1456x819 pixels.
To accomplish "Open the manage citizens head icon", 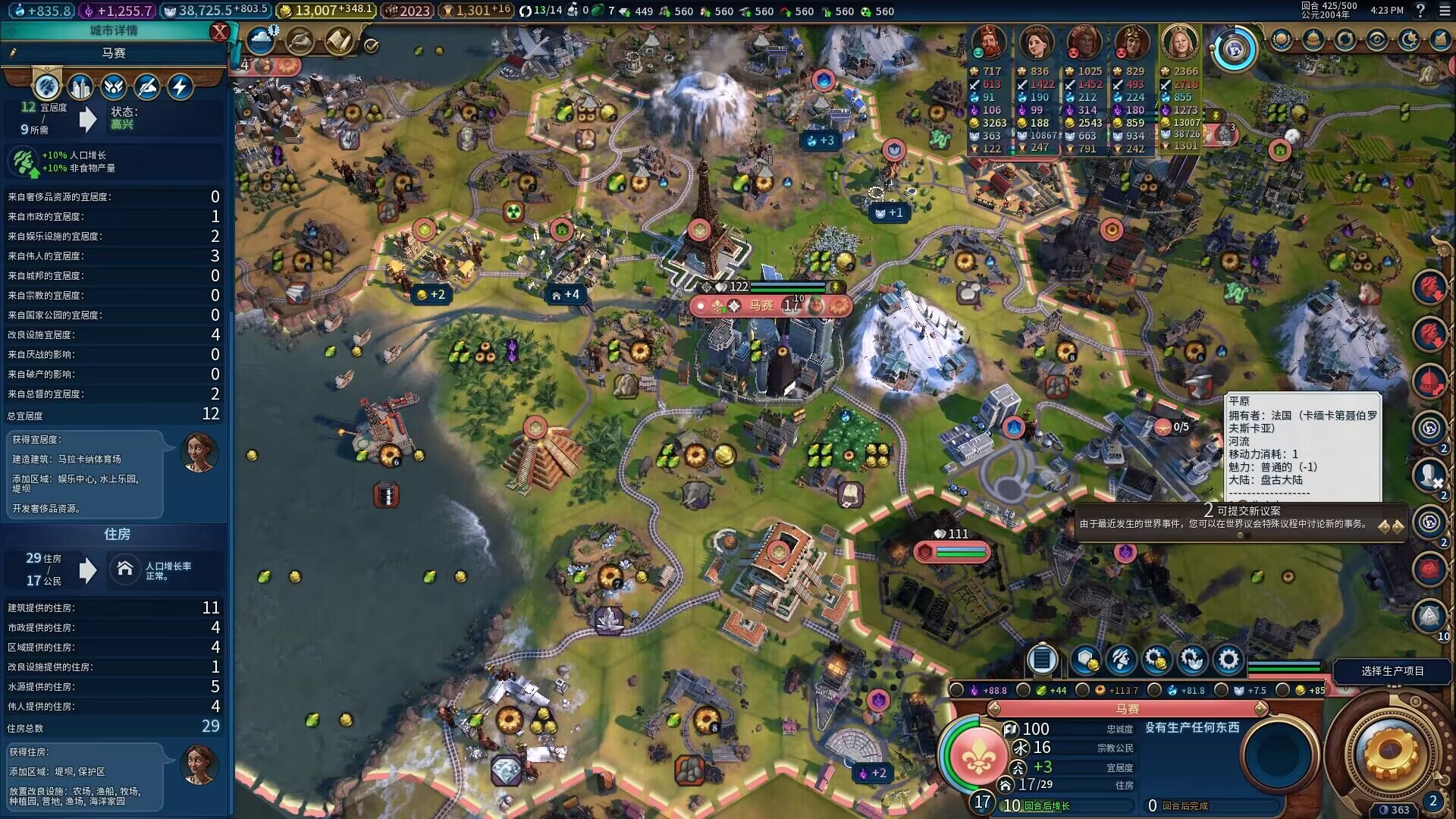I will pos(1121,660).
